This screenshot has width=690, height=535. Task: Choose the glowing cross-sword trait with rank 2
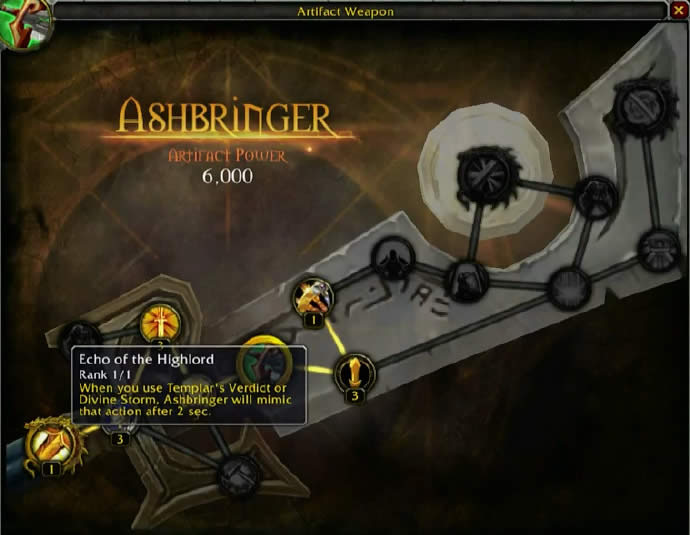click(158, 322)
